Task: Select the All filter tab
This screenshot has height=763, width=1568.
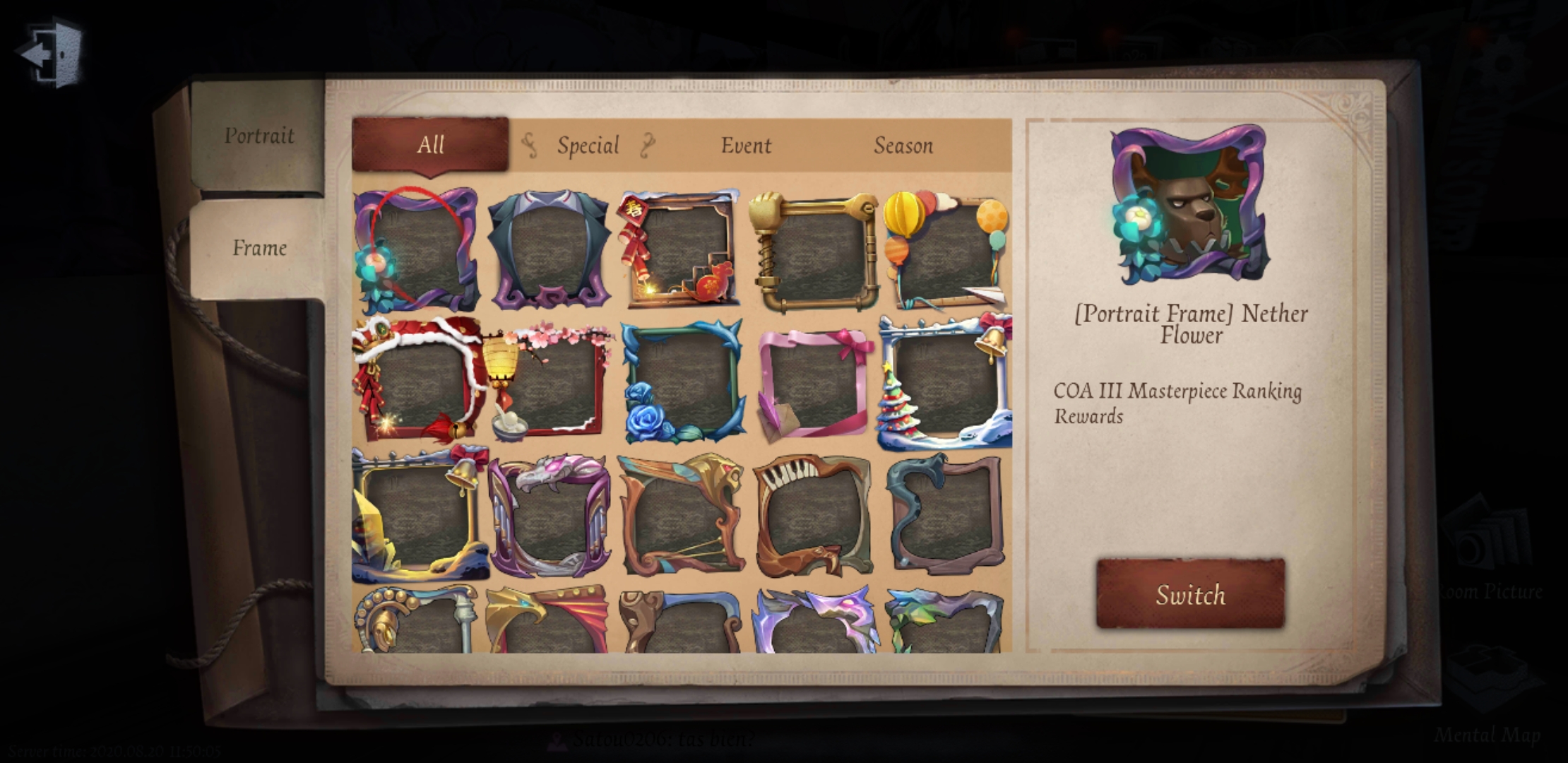Action: (x=429, y=145)
